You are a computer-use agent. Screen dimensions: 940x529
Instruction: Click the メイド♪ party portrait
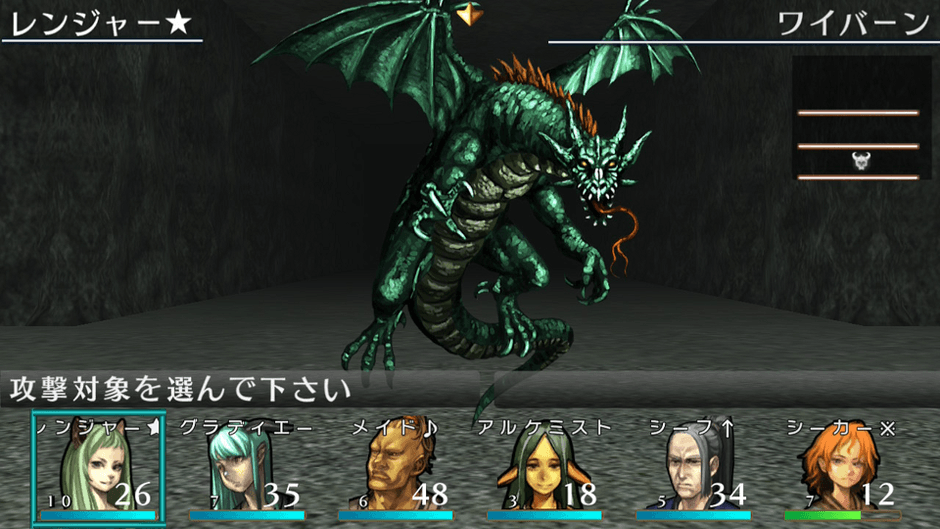(394, 468)
